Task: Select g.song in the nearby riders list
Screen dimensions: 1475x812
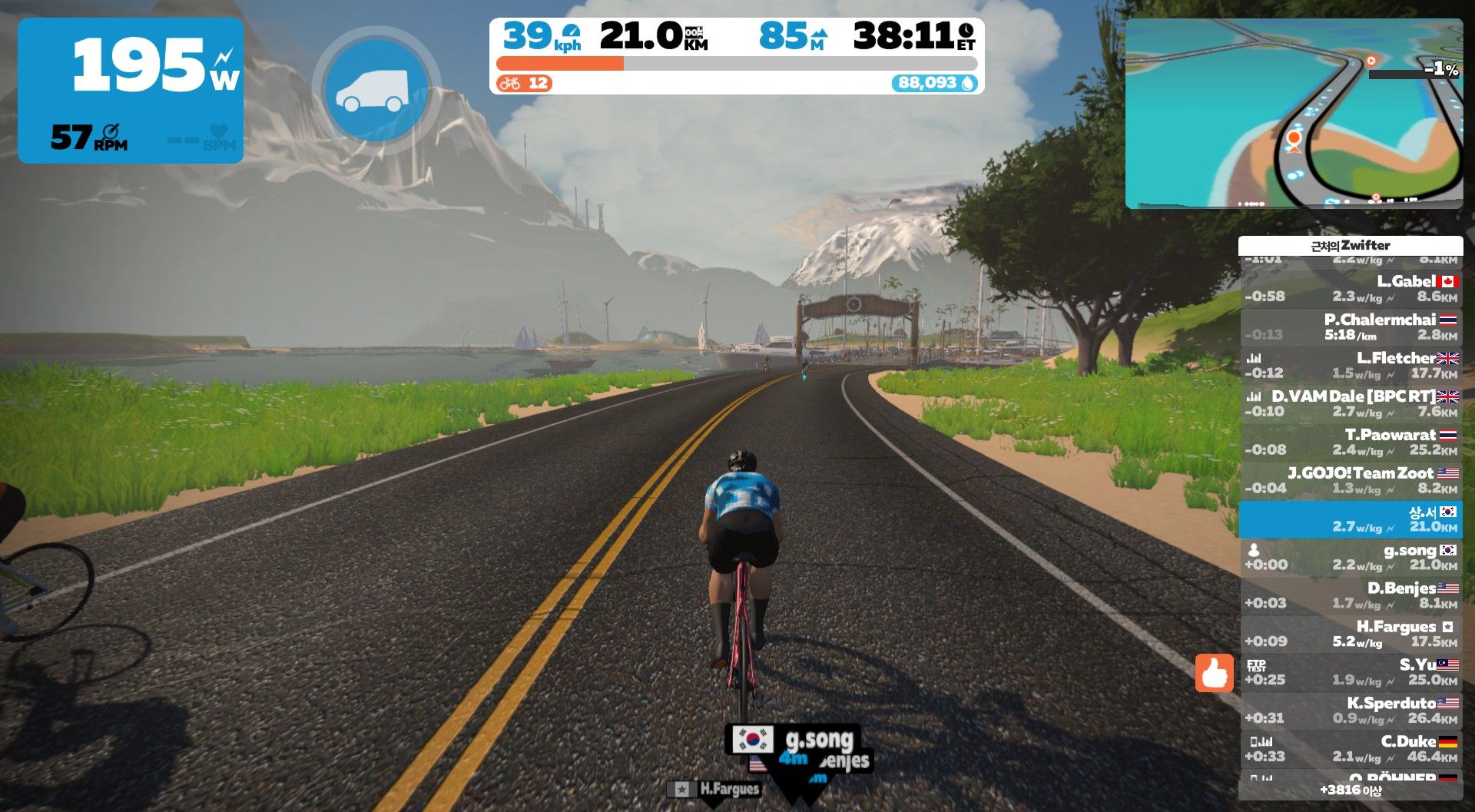Action: coord(1351,558)
